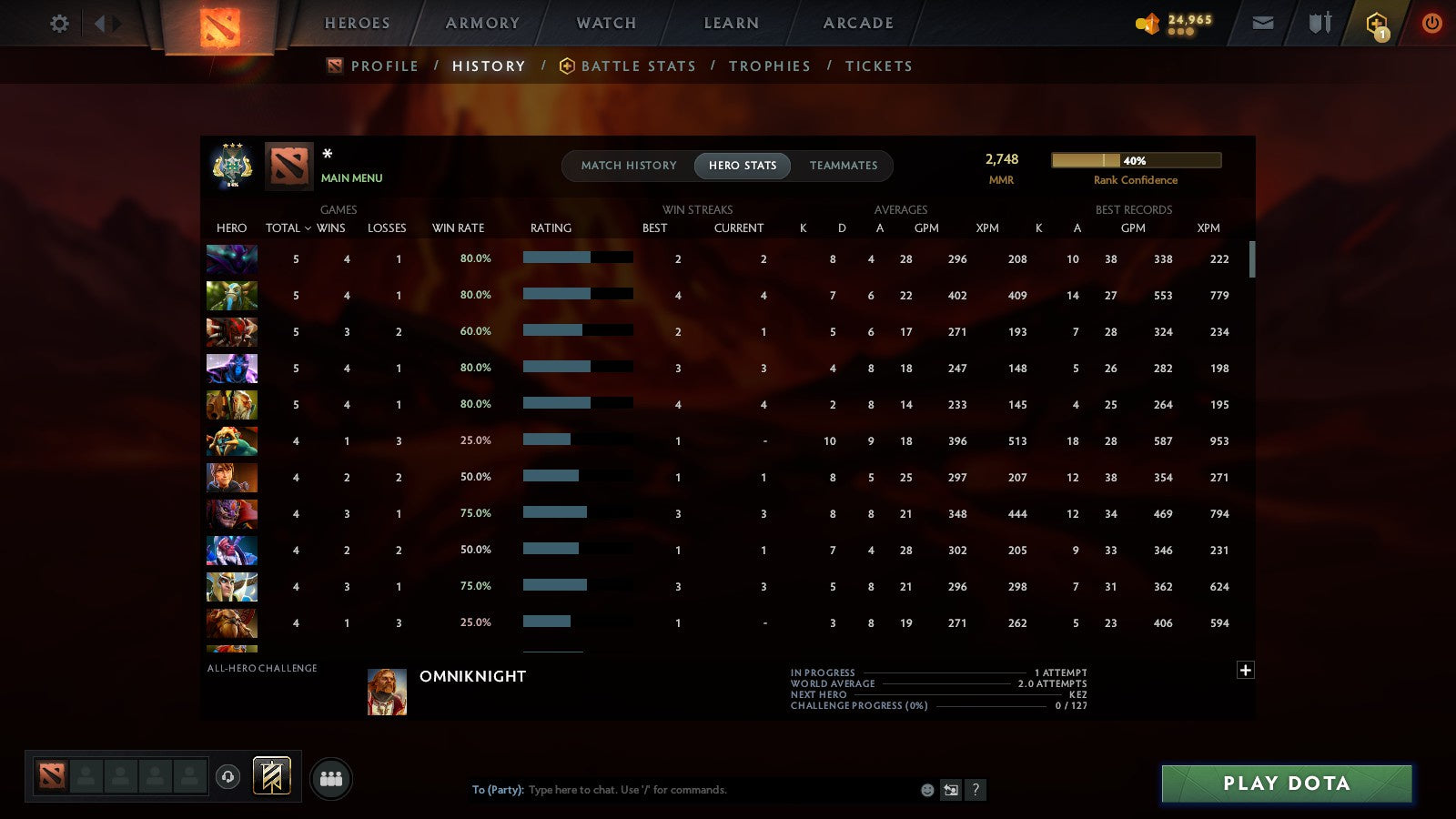Viewport: 1456px width, 819px height.
Task: Click the Omniknight hero portrait thumbnail
Action: 387,690
